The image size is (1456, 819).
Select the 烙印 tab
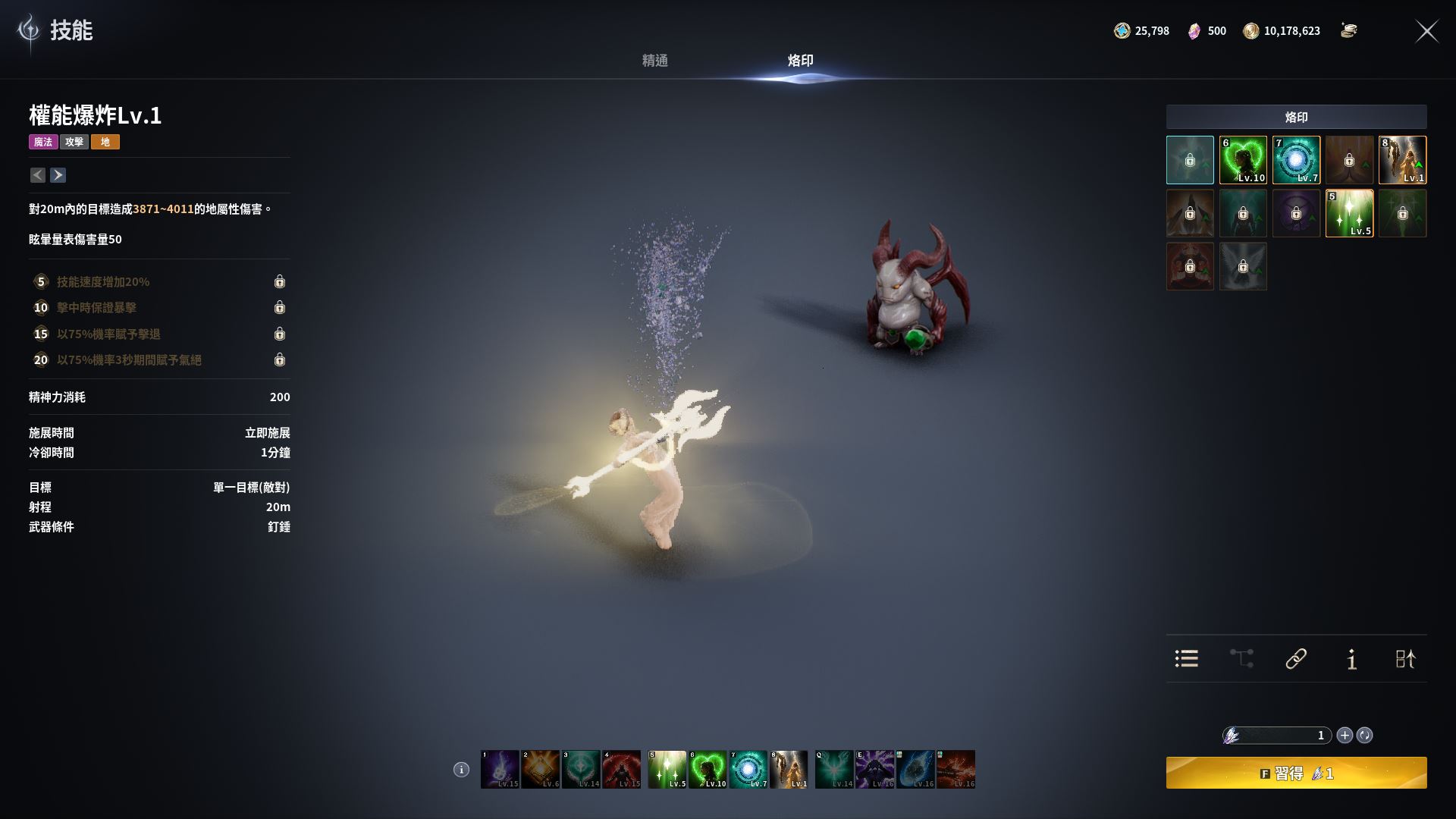pos(800,61)
